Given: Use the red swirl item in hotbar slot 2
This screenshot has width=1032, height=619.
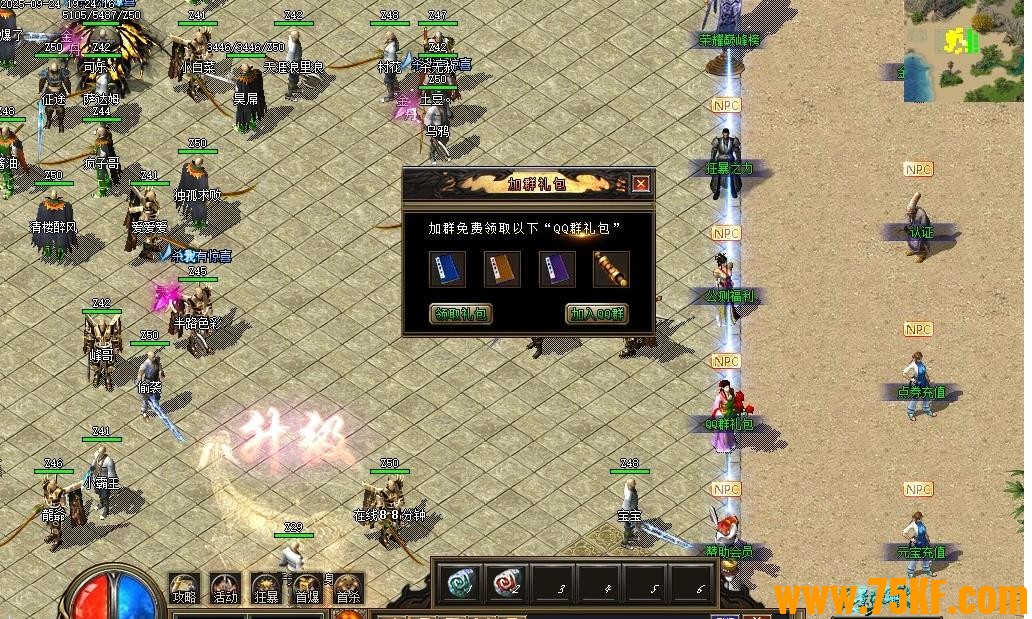Looking at the screenshot, I should [506, 582].
